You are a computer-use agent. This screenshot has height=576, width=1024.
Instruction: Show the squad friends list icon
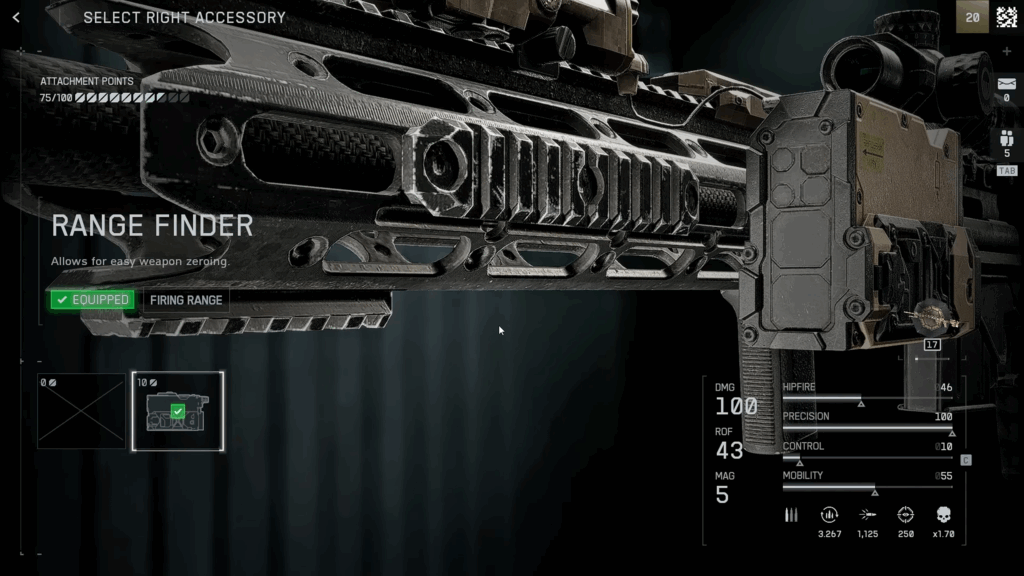pyautogui.click(x=1006, y=140)
